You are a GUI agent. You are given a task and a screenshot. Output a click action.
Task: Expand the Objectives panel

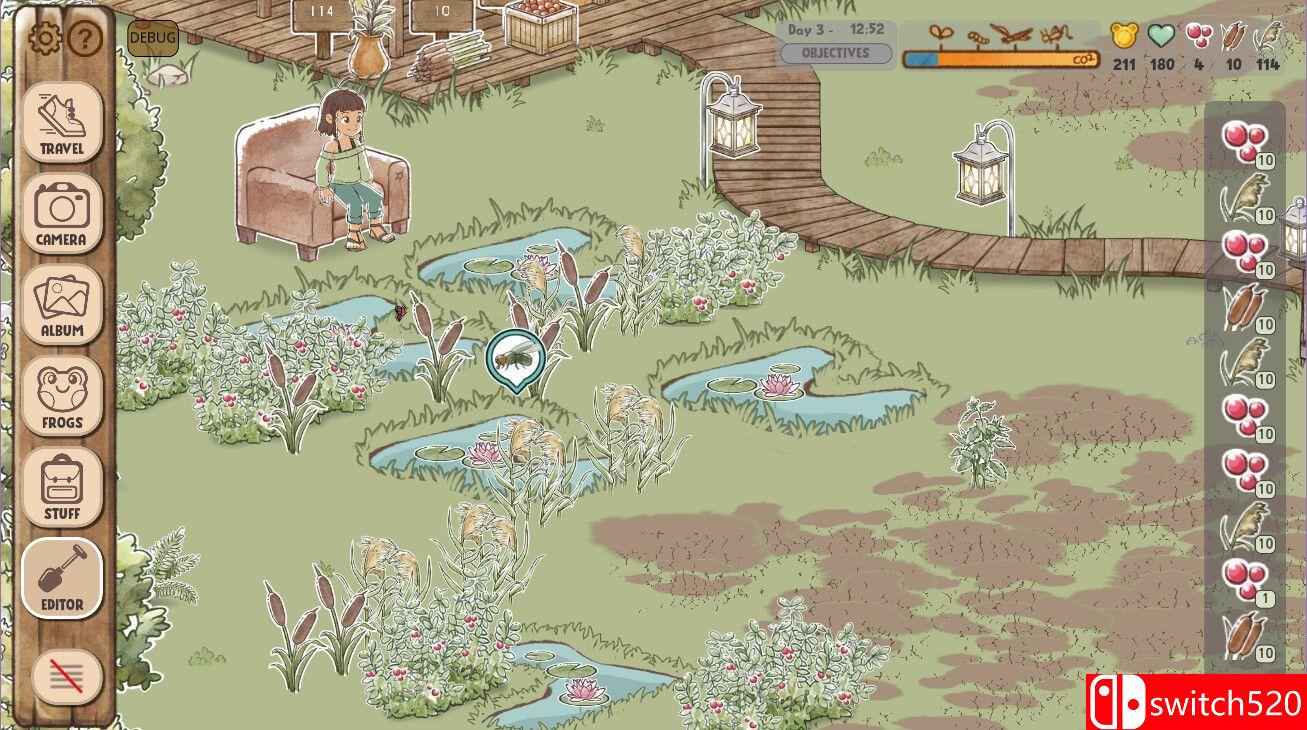[x=837, y=52]
